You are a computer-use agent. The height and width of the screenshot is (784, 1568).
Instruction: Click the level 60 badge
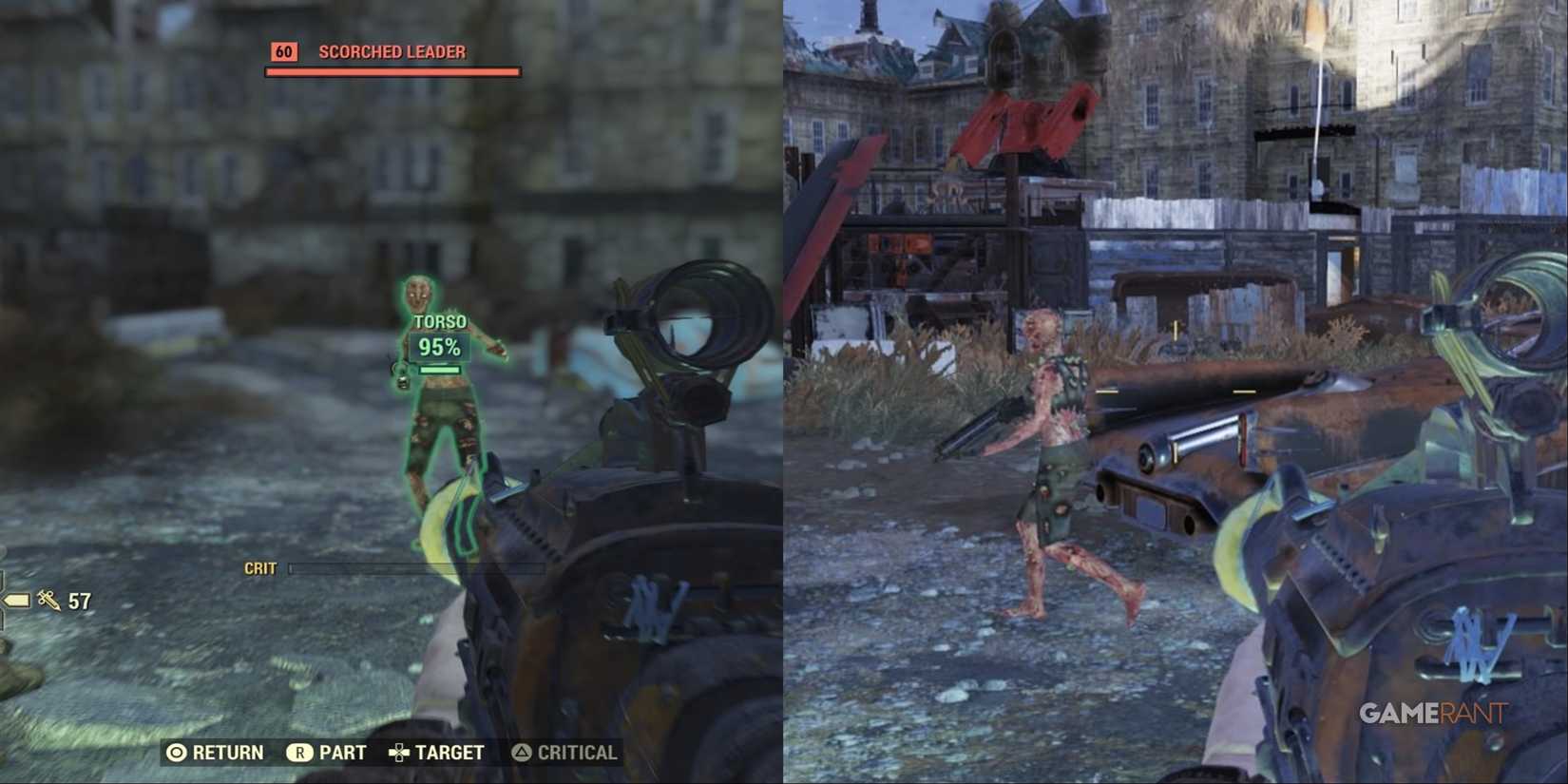pos(282,52)
